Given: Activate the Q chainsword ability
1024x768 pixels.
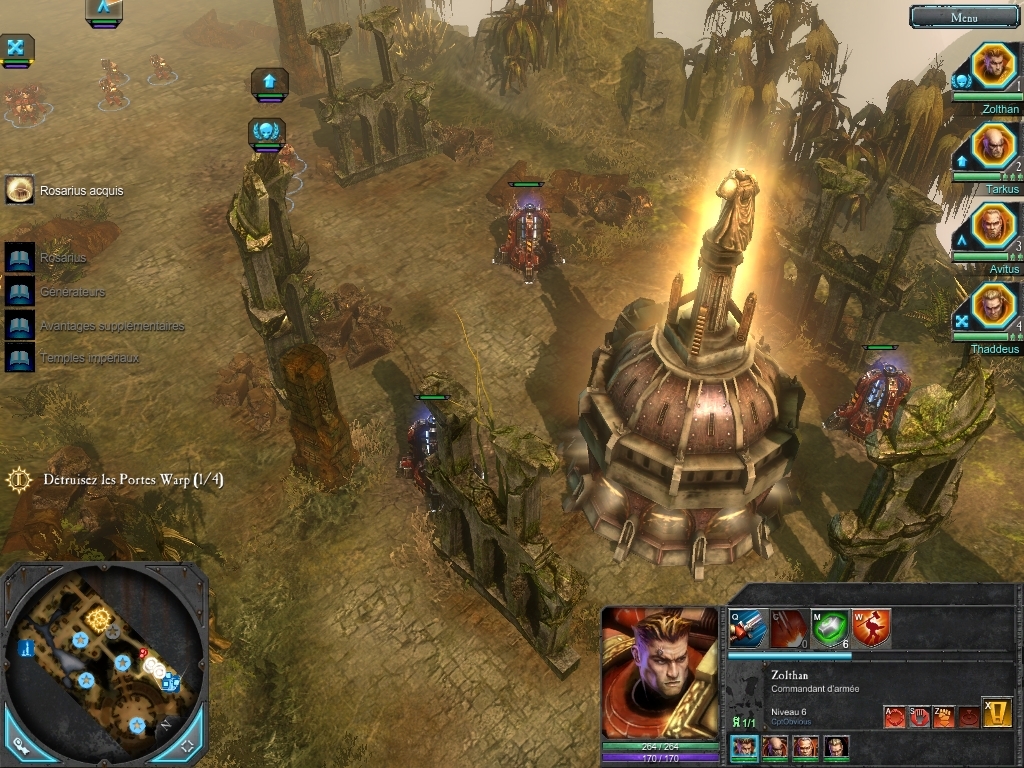Looking at the screenshot, I should point(748,628).
